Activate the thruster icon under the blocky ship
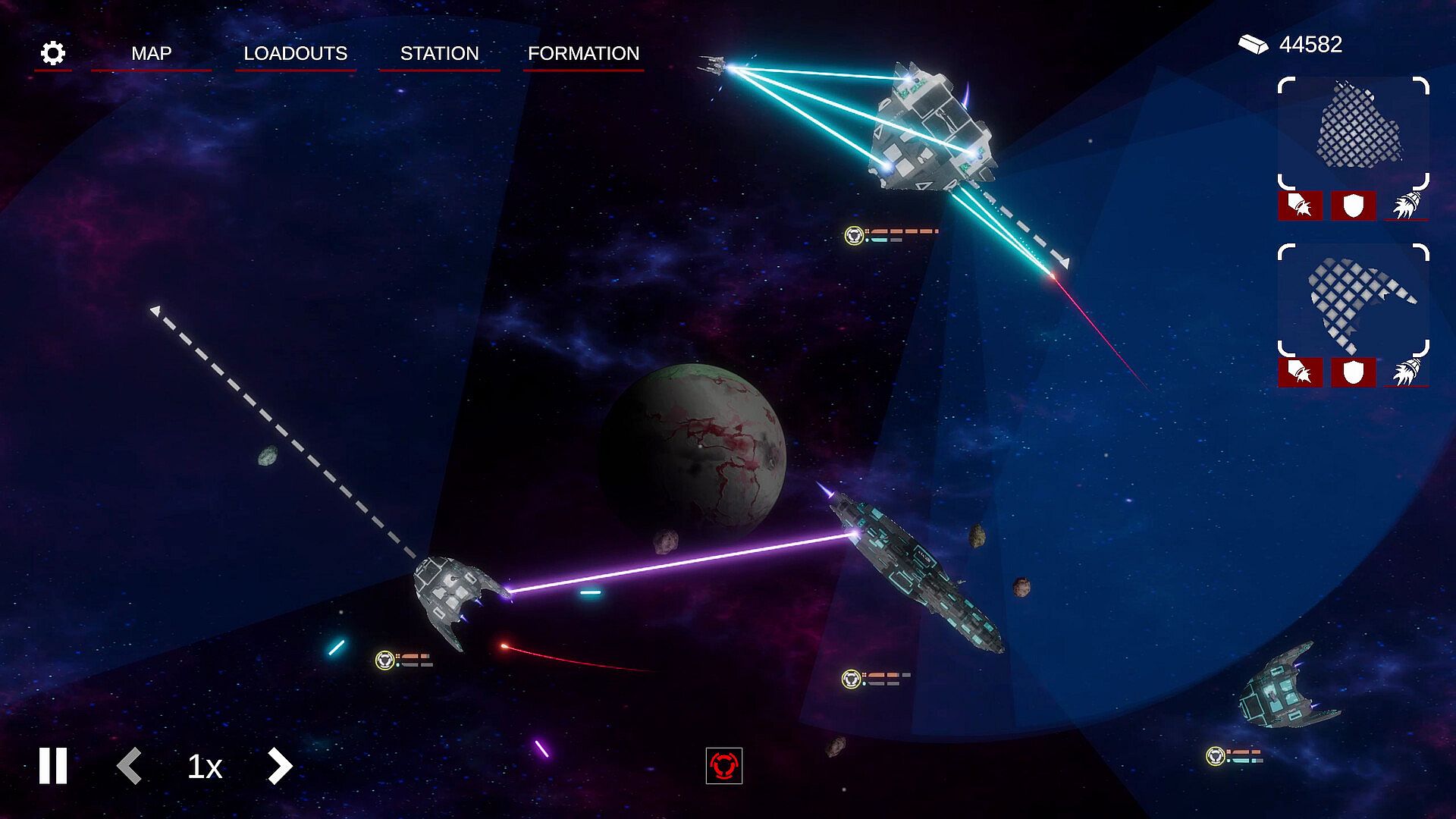The width and height of the screenshot is (1456, 819). point(1406,206)
